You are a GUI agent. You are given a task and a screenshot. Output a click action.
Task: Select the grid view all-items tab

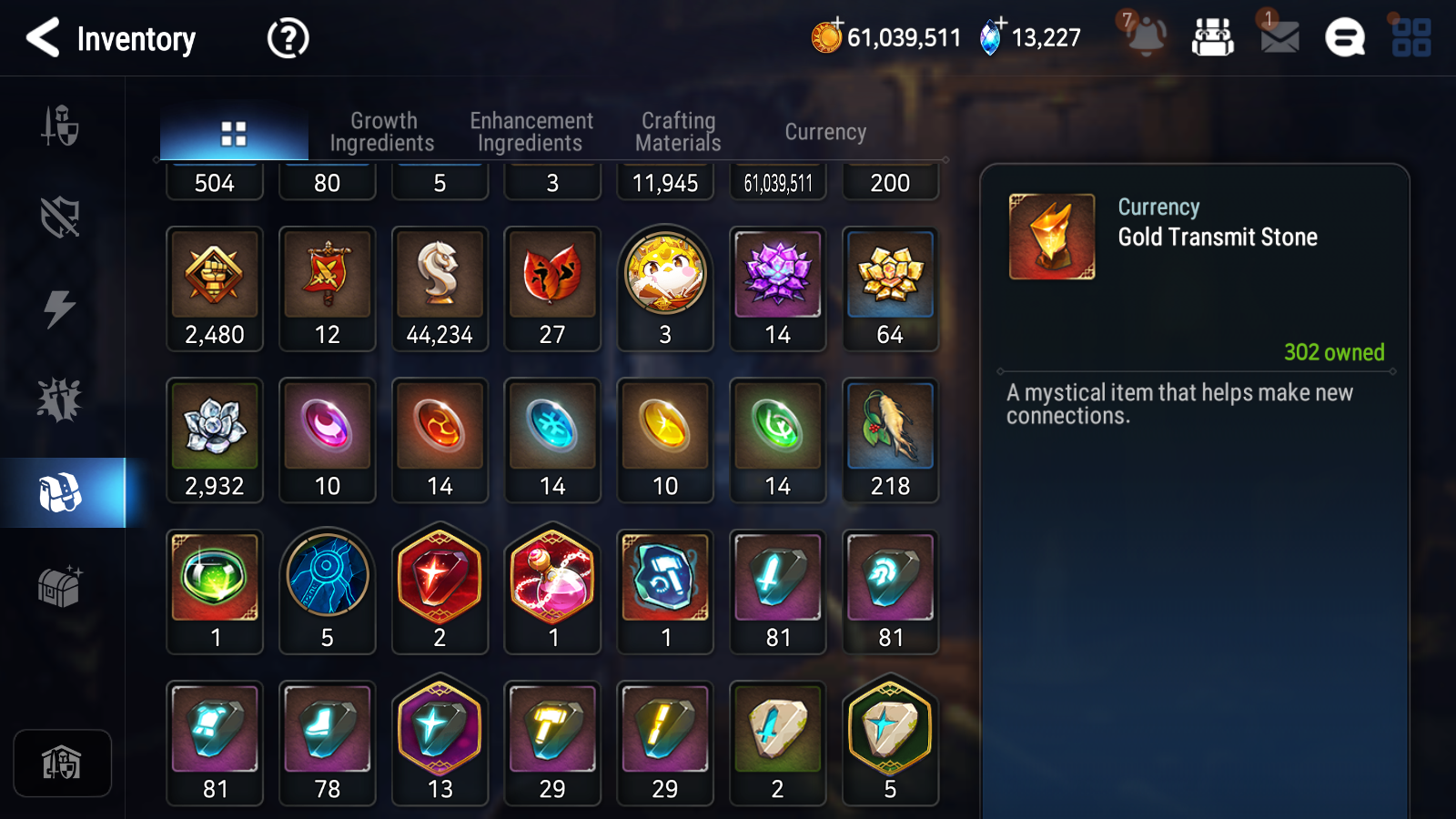[234, 130]
